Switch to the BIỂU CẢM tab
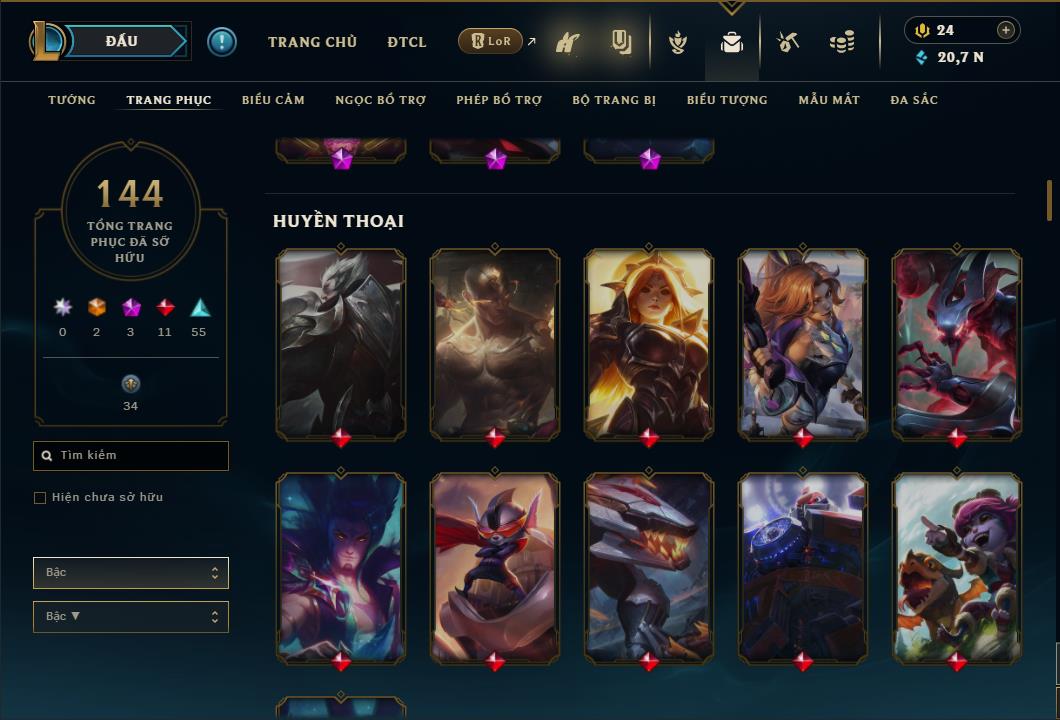This screenshot has height=720, width=1060. (x=273, y=100)
